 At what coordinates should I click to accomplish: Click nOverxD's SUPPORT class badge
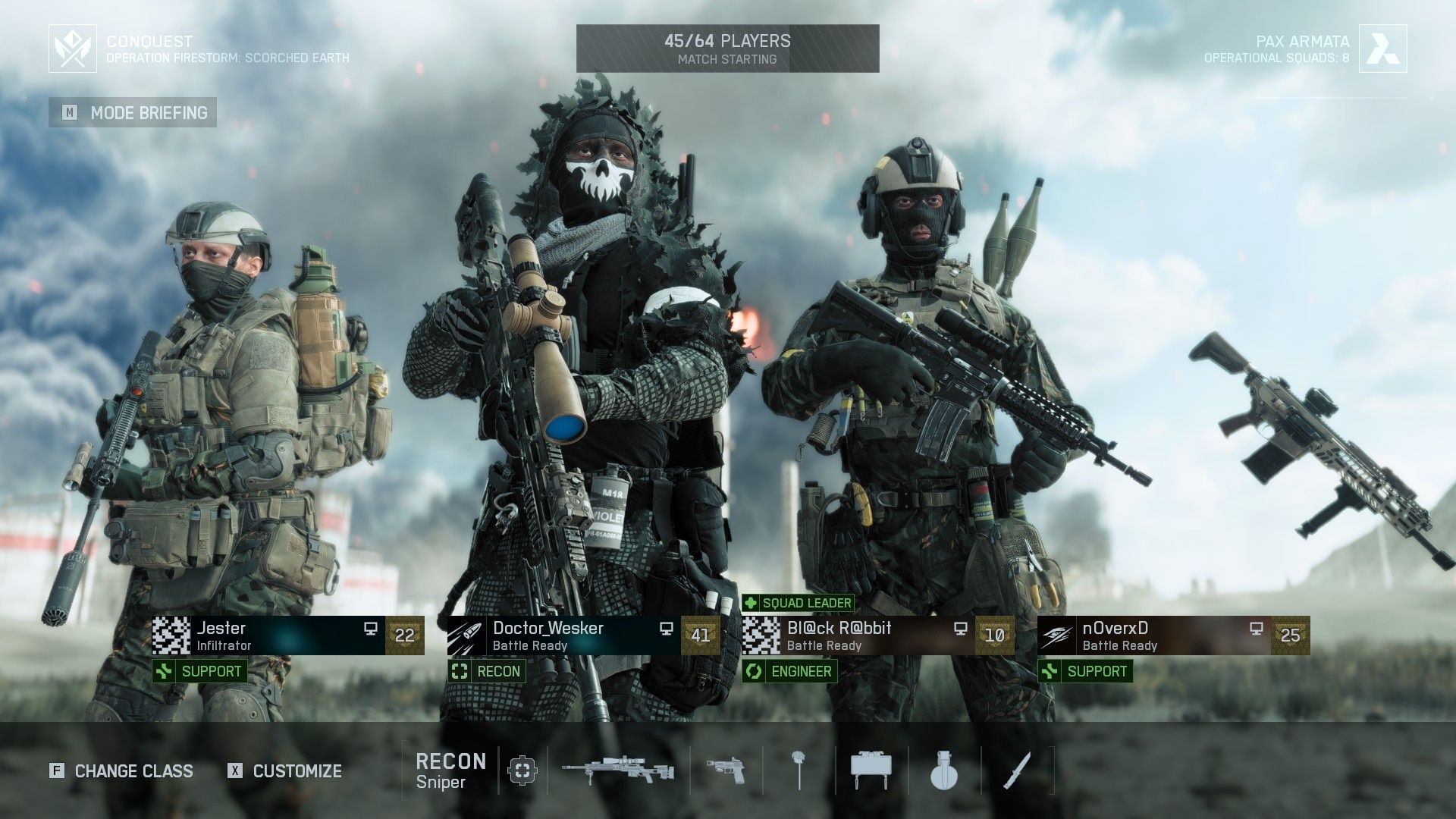(1084, 672)
